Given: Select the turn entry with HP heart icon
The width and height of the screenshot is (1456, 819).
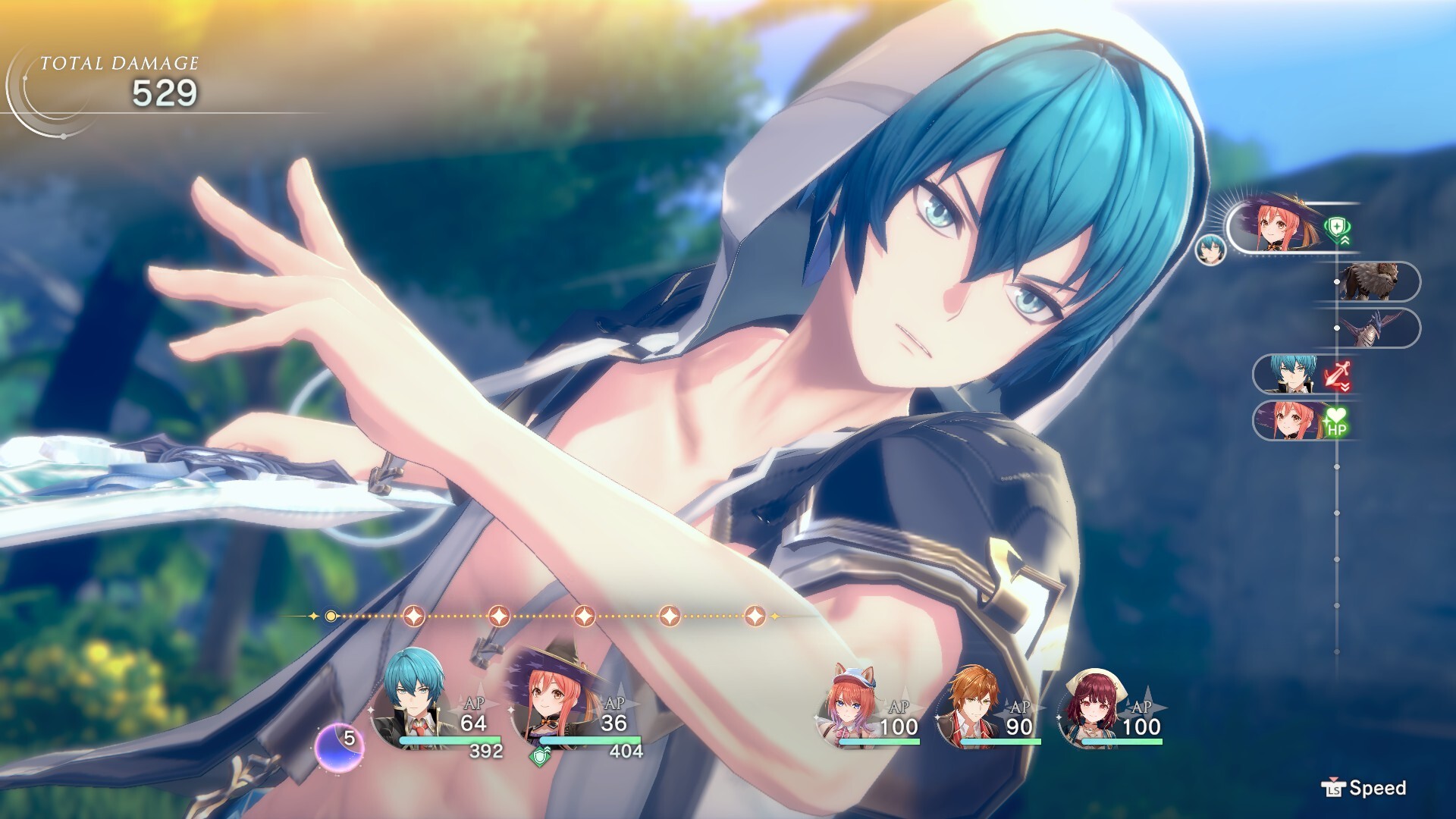Looking at the screenshot, I should tap(1289, 420).
